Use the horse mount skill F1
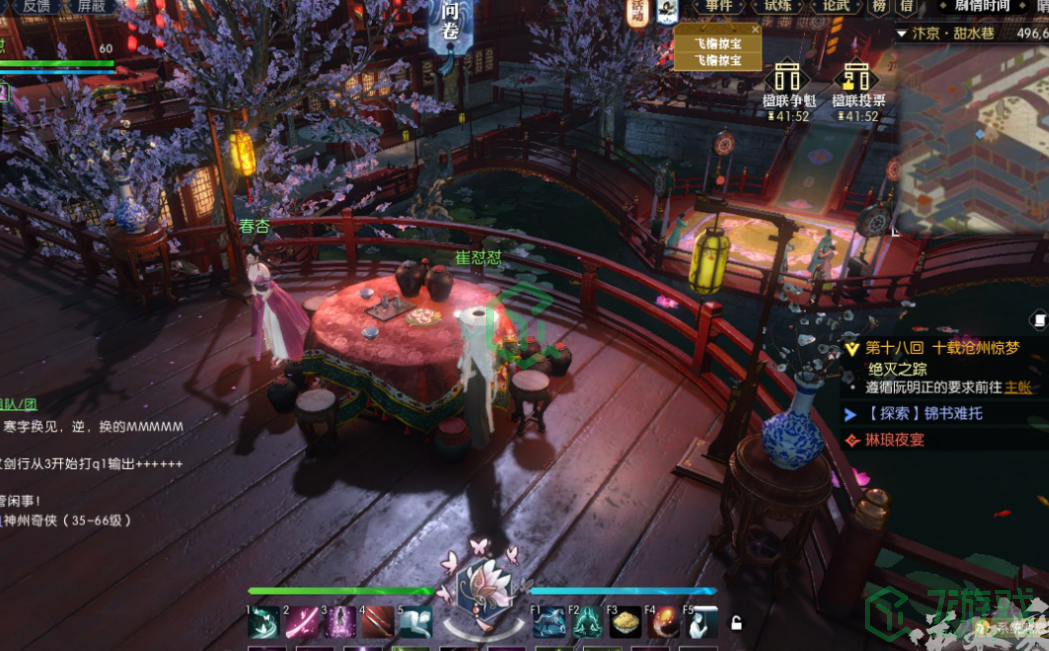 coord(549,623)
